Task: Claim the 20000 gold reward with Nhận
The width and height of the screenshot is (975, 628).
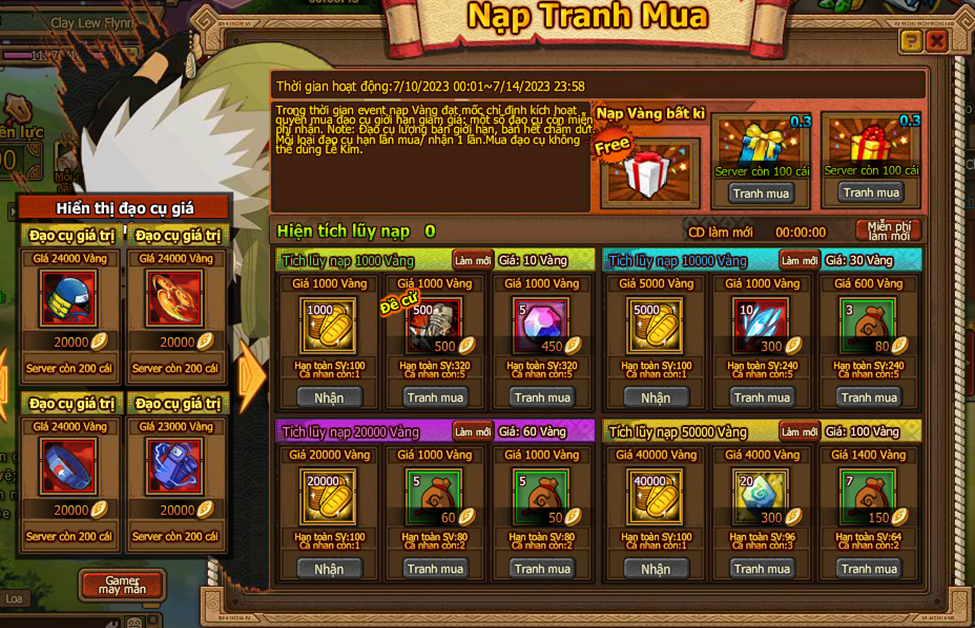Action: point(328,569)
